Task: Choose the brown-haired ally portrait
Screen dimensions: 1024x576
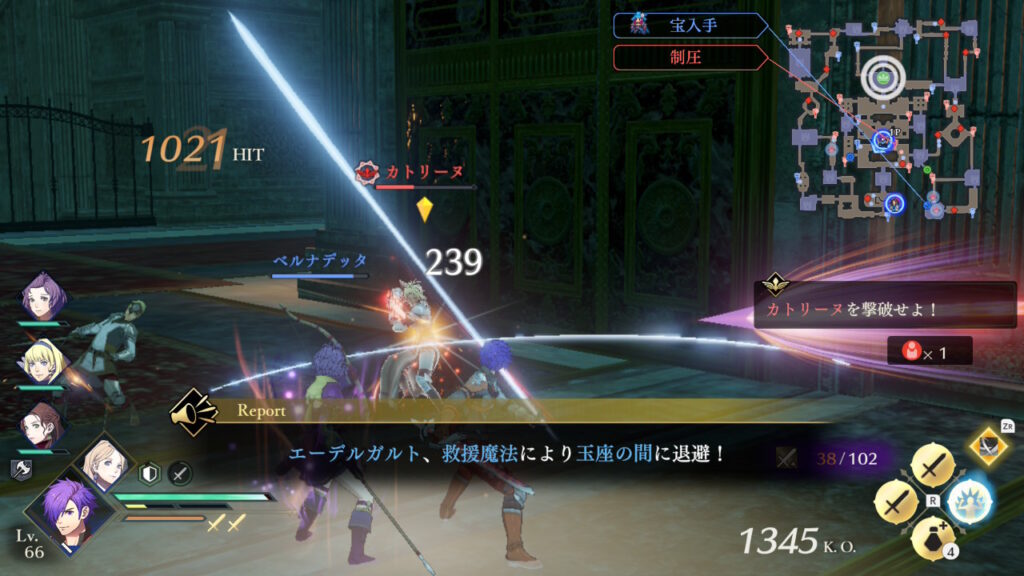Action: [44, 423]
